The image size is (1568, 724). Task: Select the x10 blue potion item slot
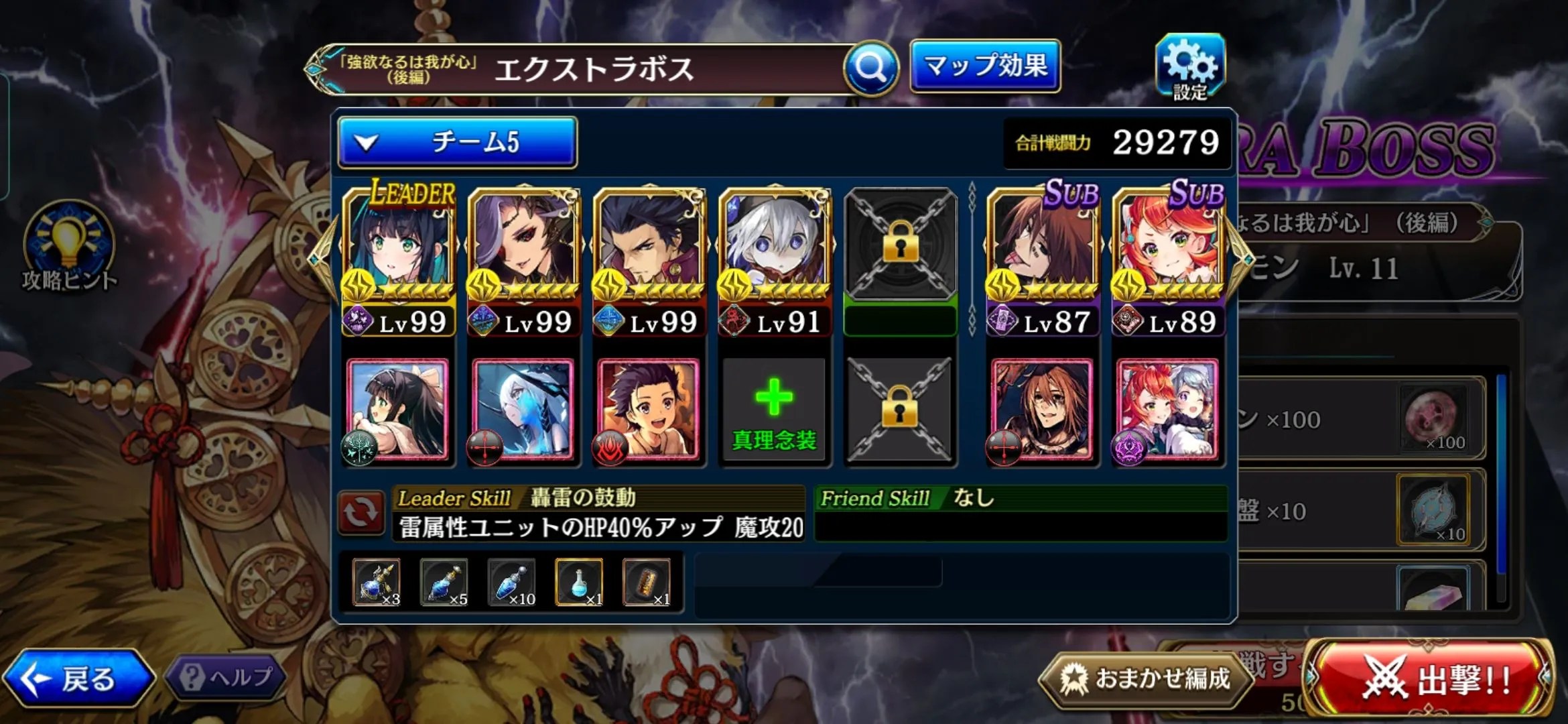[512, 582]
